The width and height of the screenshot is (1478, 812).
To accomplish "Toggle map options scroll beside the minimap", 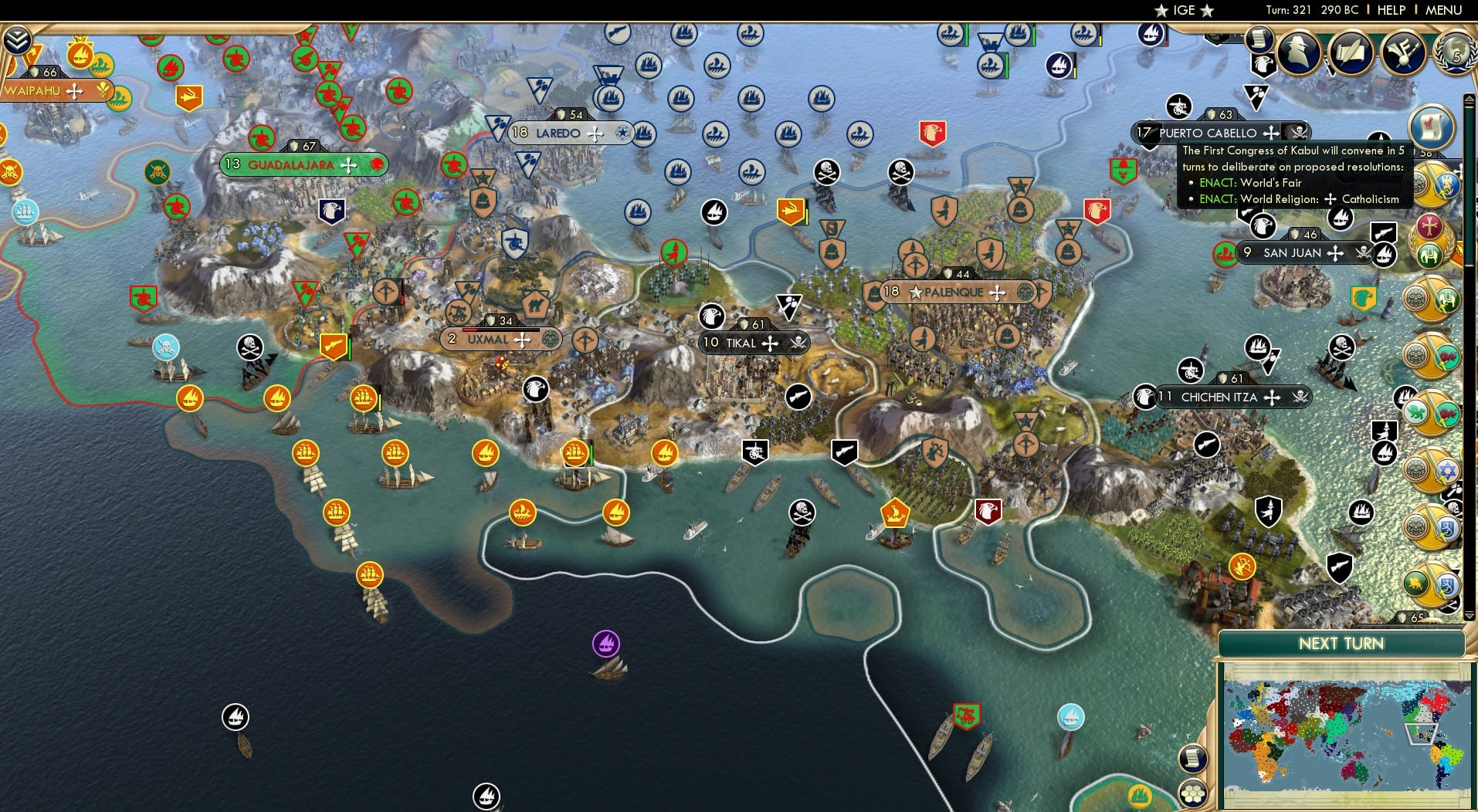I will point(1192,758).
